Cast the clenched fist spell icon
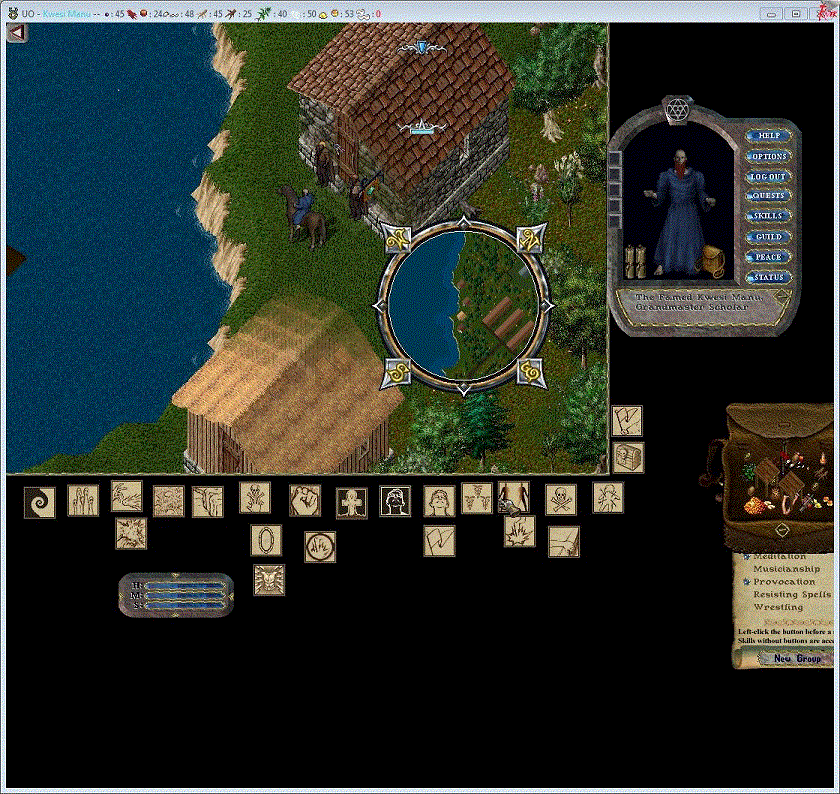This screenshot has height=794, width=840. click(305, 500)
